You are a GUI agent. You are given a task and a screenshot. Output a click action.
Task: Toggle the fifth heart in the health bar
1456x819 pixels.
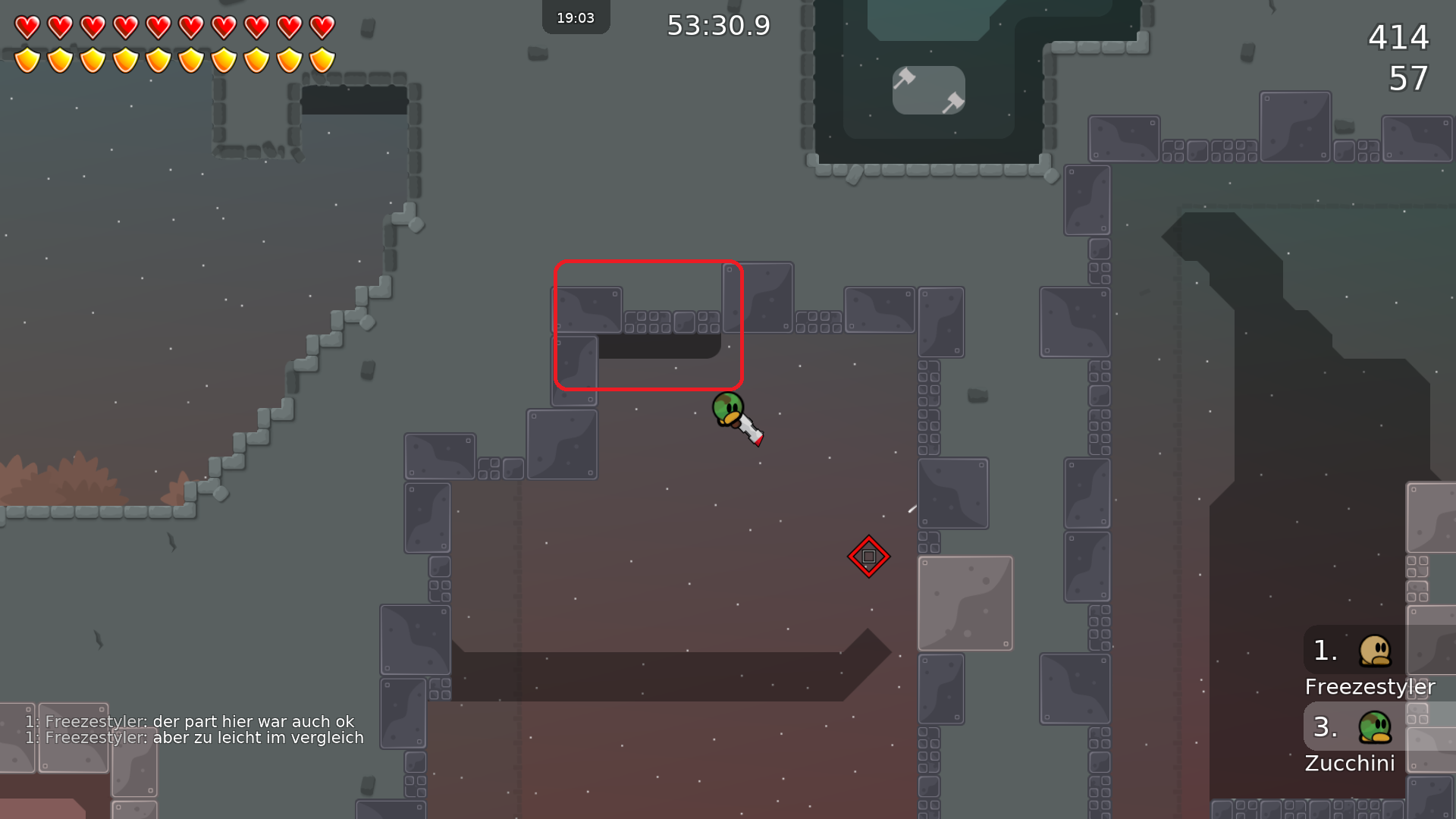[x=156, y=25]
